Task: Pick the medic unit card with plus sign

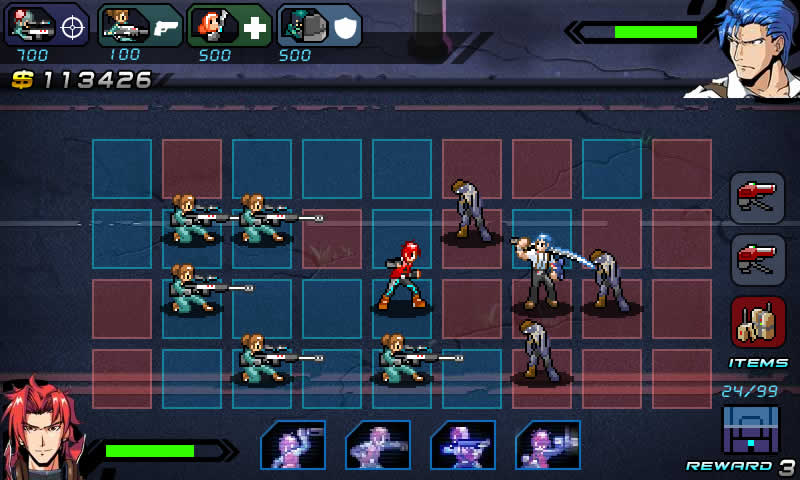Action: [x=228, y=25]
